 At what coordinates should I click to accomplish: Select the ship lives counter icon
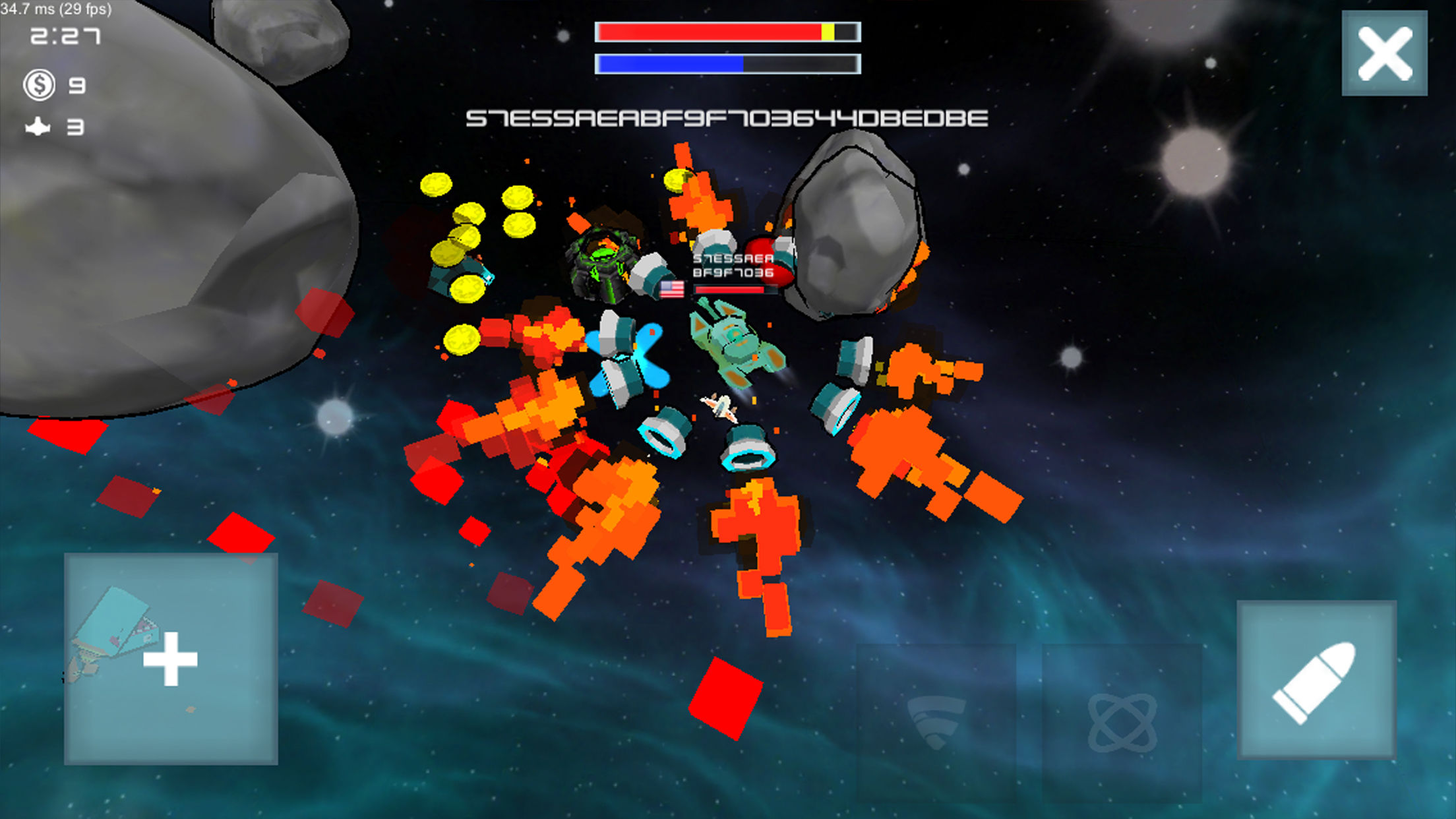pyautogui.click(x=38, y=125)
